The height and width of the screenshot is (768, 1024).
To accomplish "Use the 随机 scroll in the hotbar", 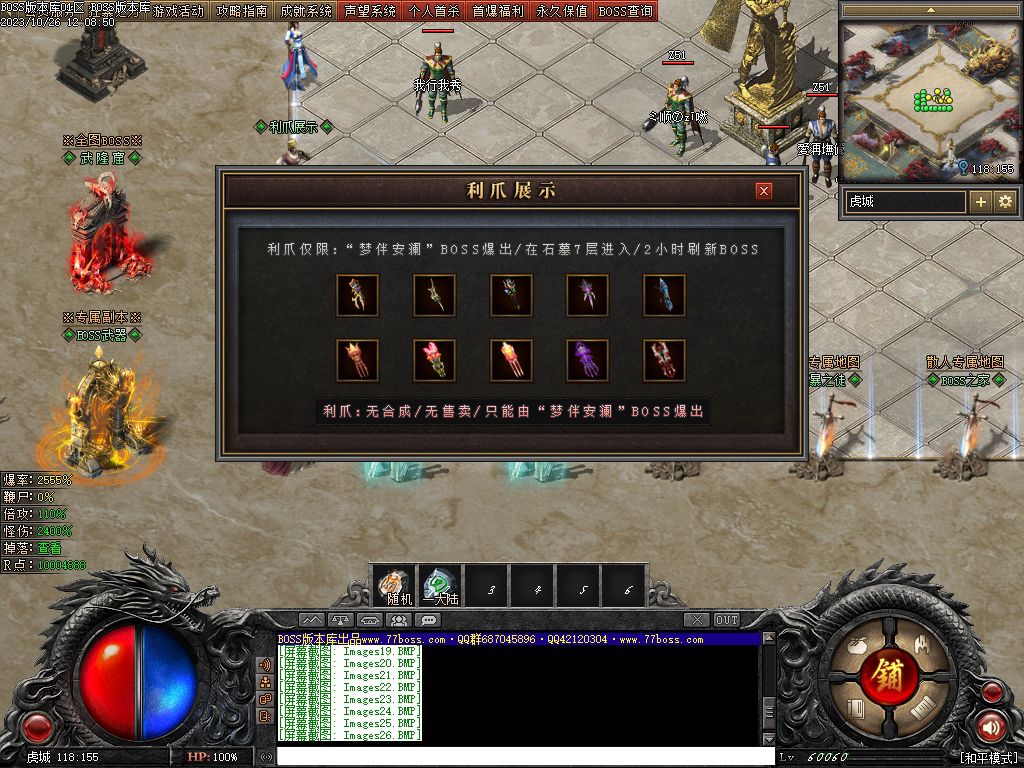I will click(396, 586).
